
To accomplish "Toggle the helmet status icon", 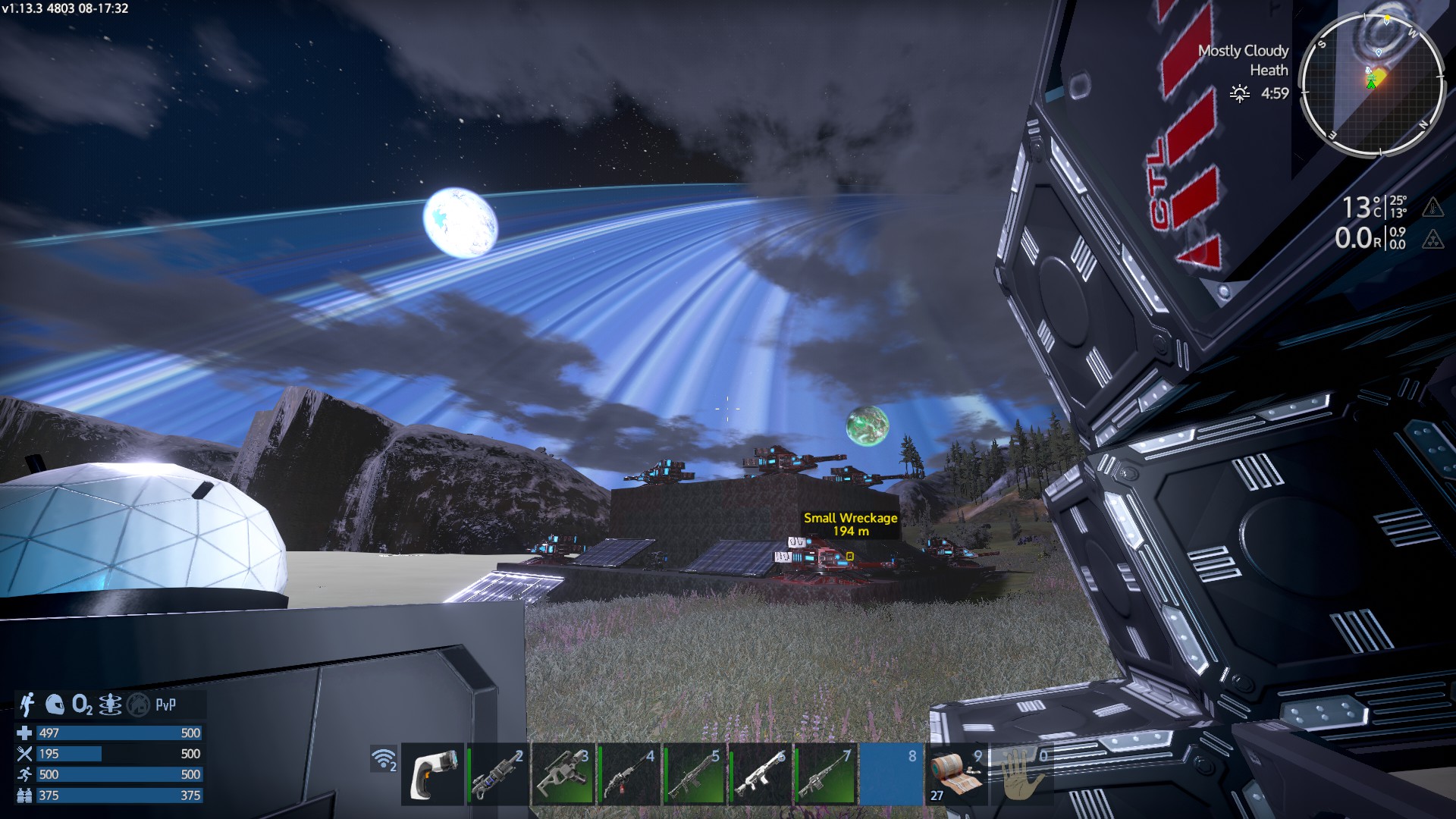I will pos(55,704).
